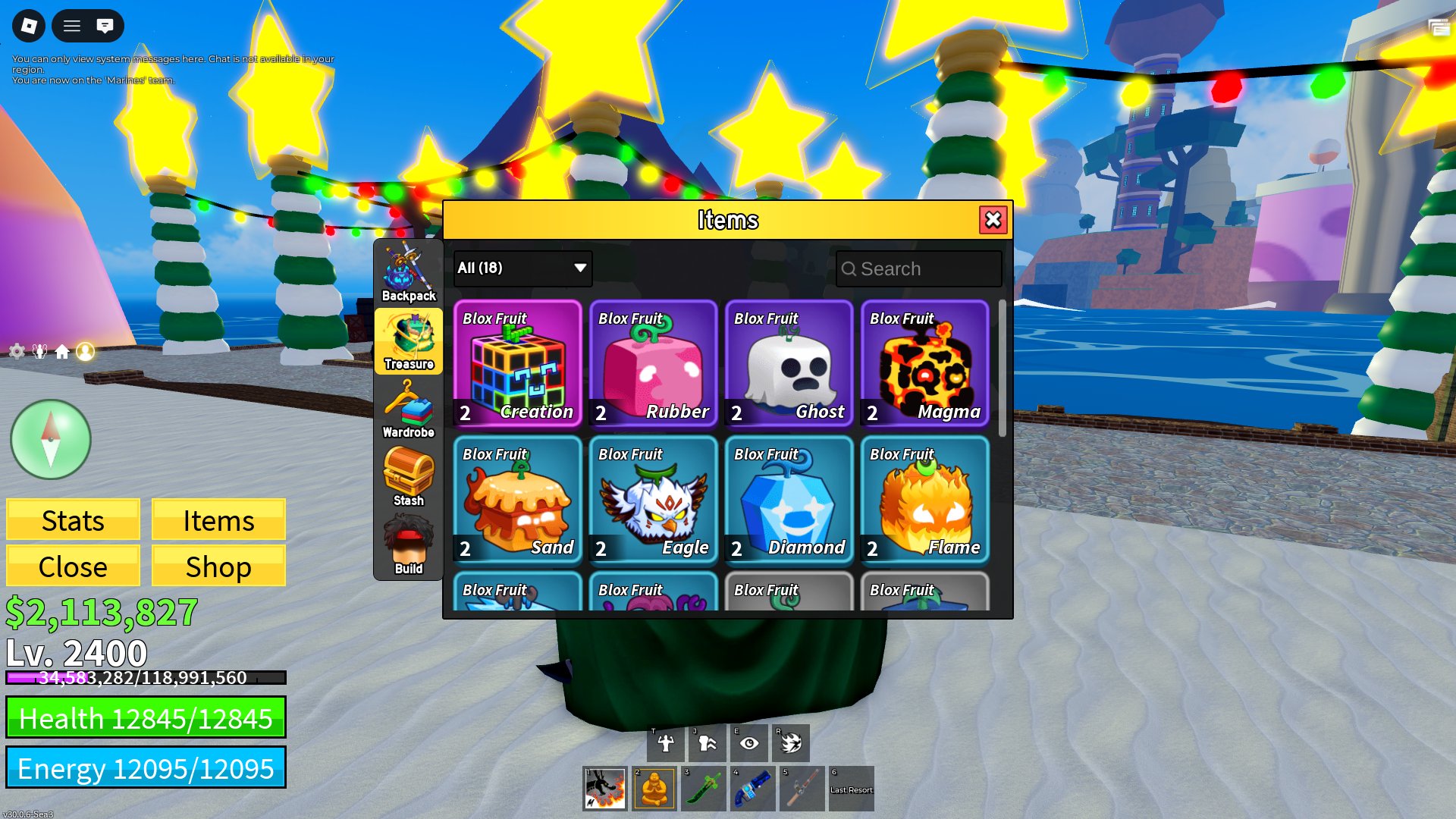Open the Shop menu
Screen dimensions: 1456x819
tap(218, 566)
